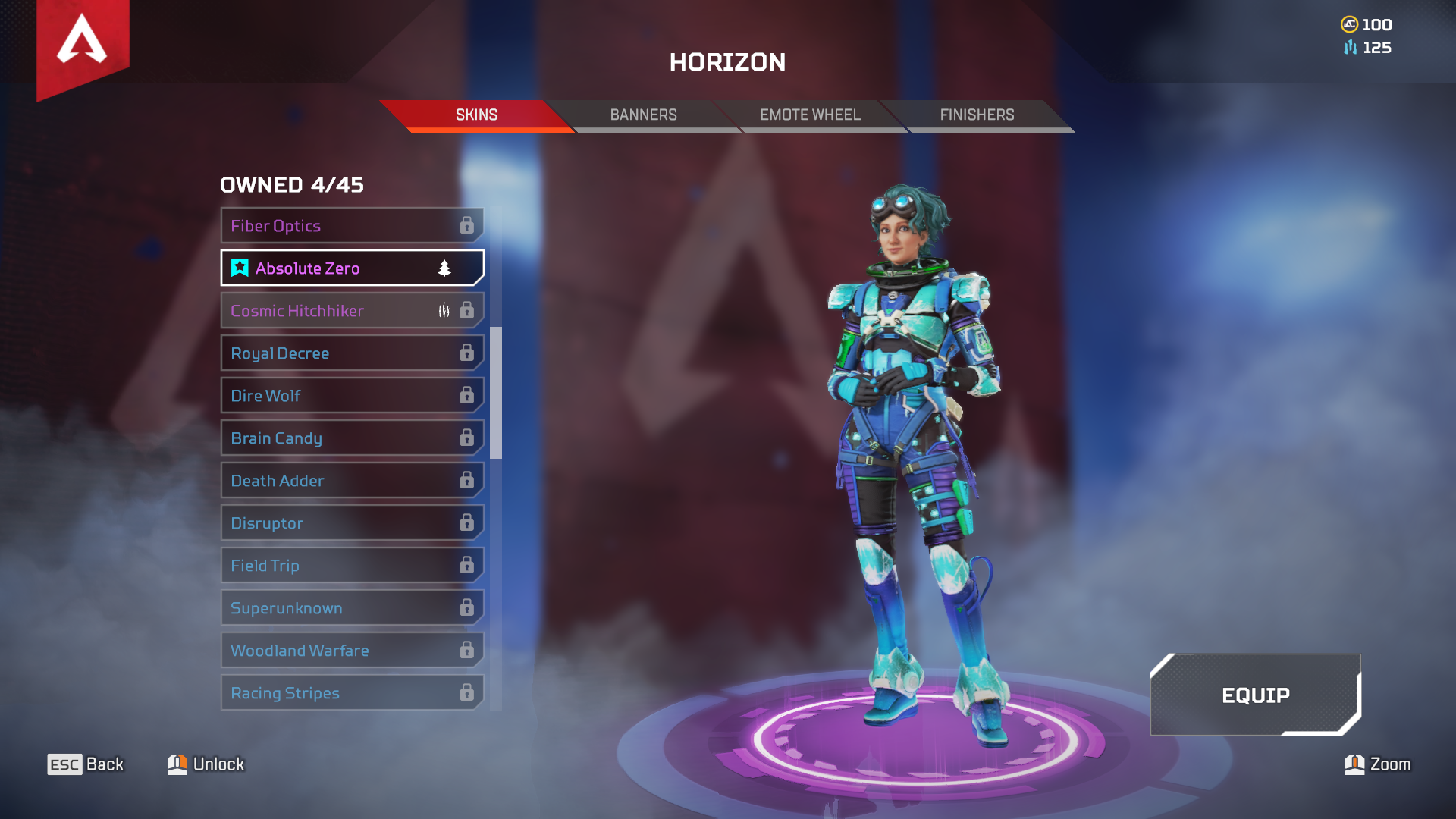This screenshot has height=819, width=1456.
Task: Click the skin list scrollbar
Action: [x=496, y=393]
